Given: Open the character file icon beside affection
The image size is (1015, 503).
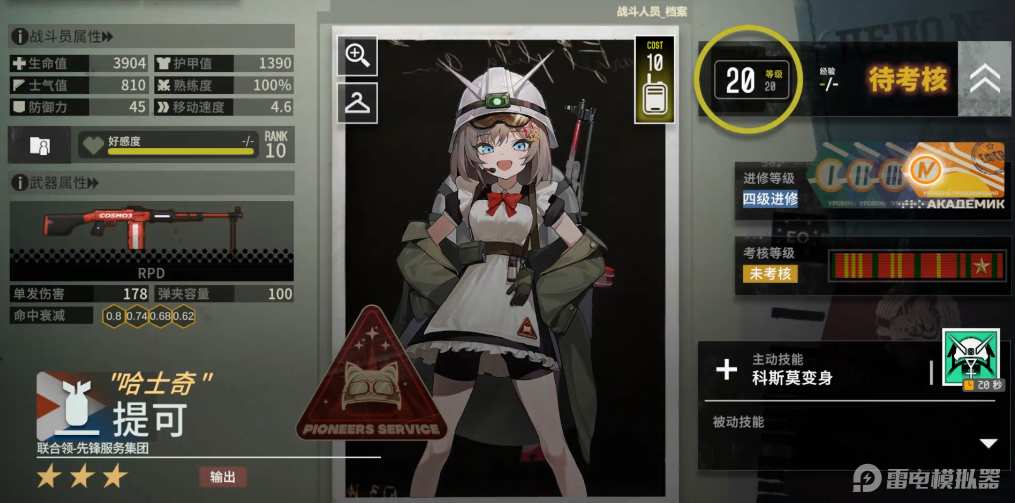Looking at the screenshot, I should click(40, 146).
